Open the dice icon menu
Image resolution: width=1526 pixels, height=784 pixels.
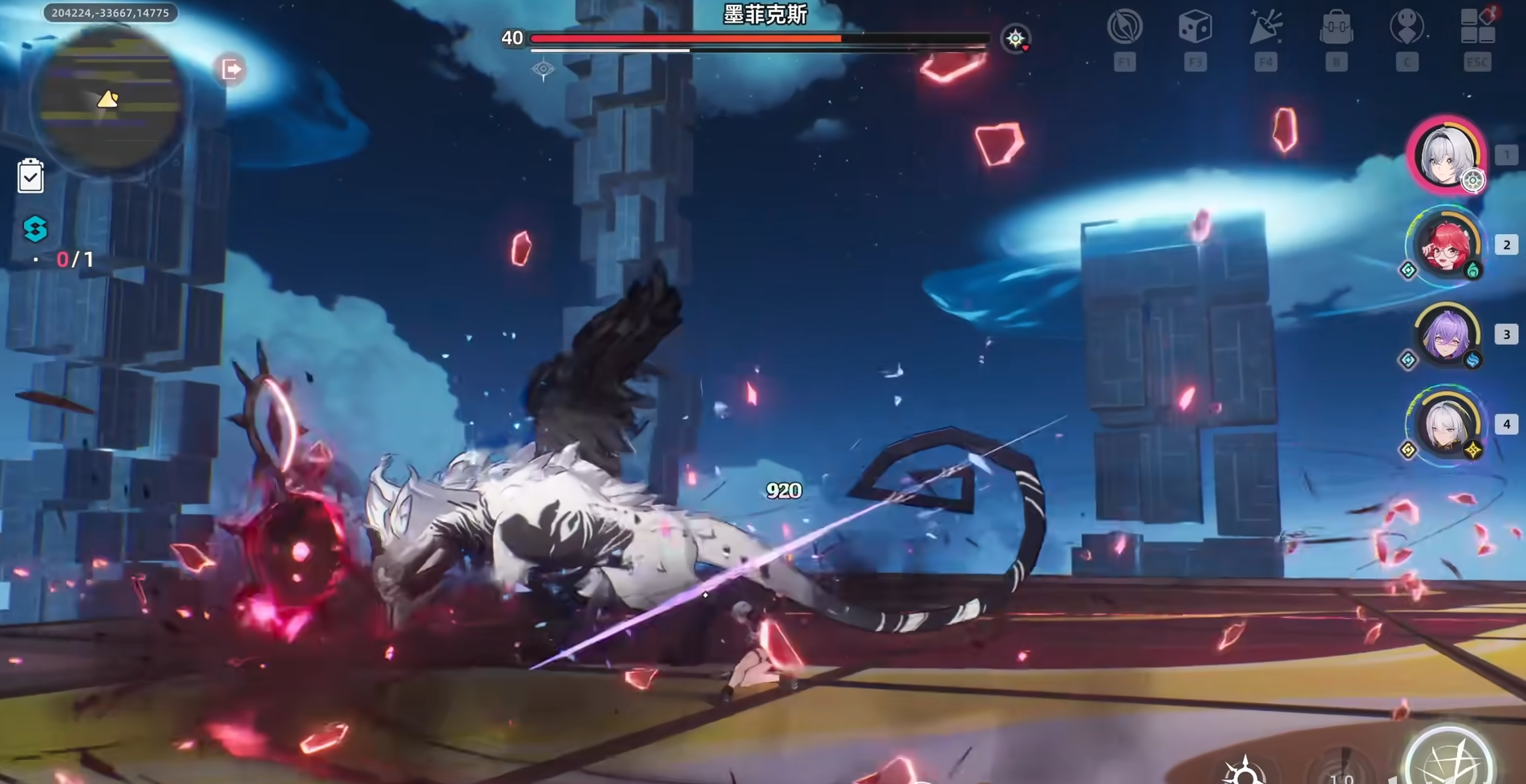click(x=1195, y=27)
